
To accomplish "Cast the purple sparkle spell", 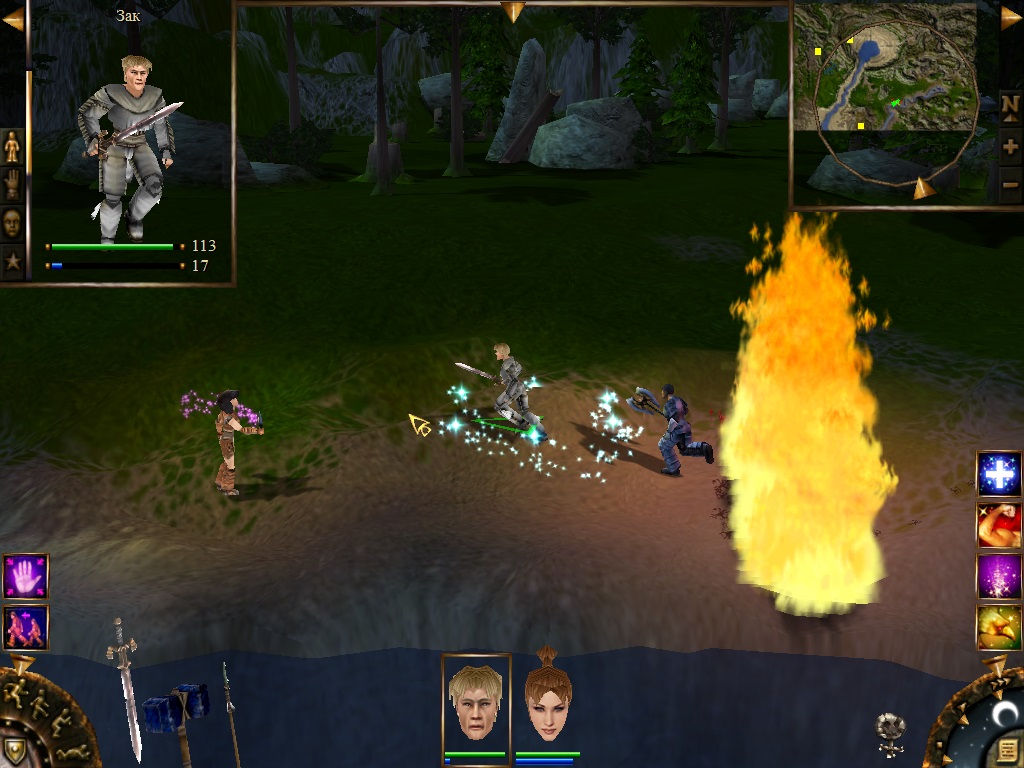I will click(x=999, y=577).
